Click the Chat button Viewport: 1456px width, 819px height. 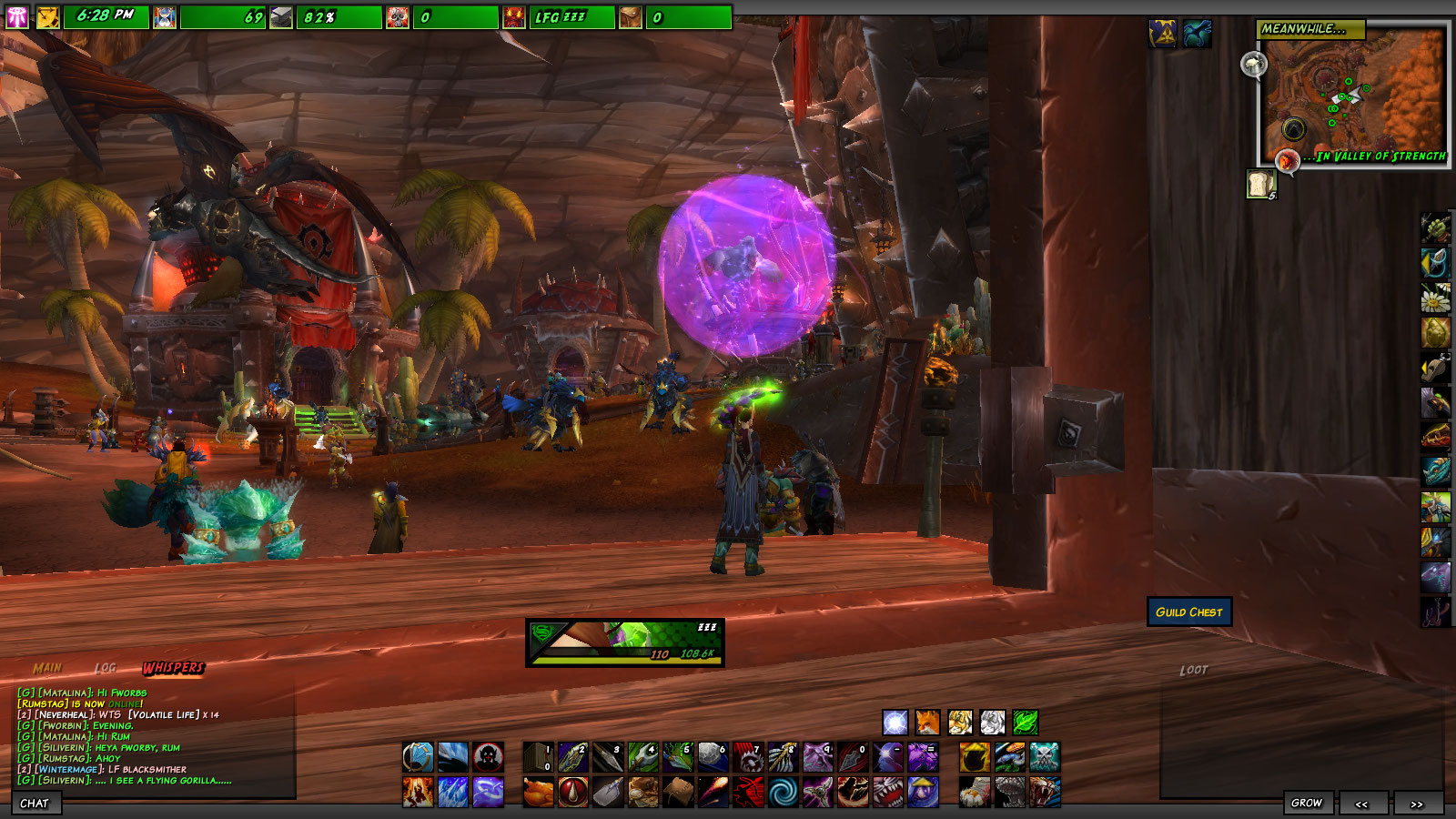tap(35, 804)
